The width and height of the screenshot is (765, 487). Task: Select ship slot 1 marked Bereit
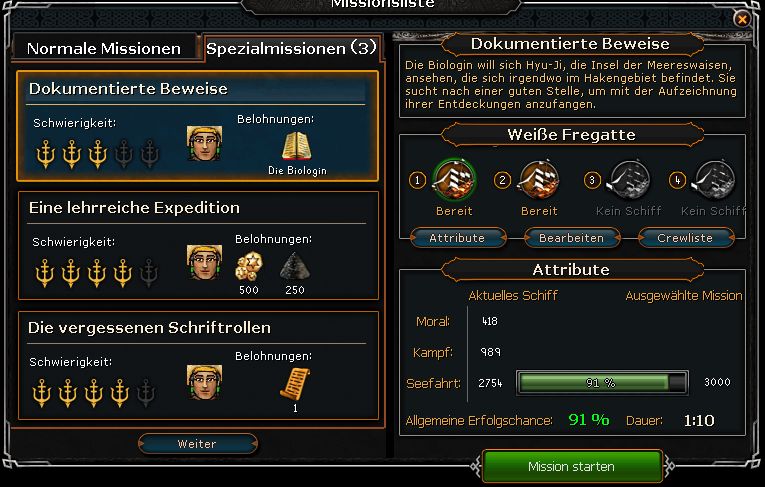click(453, 181)
